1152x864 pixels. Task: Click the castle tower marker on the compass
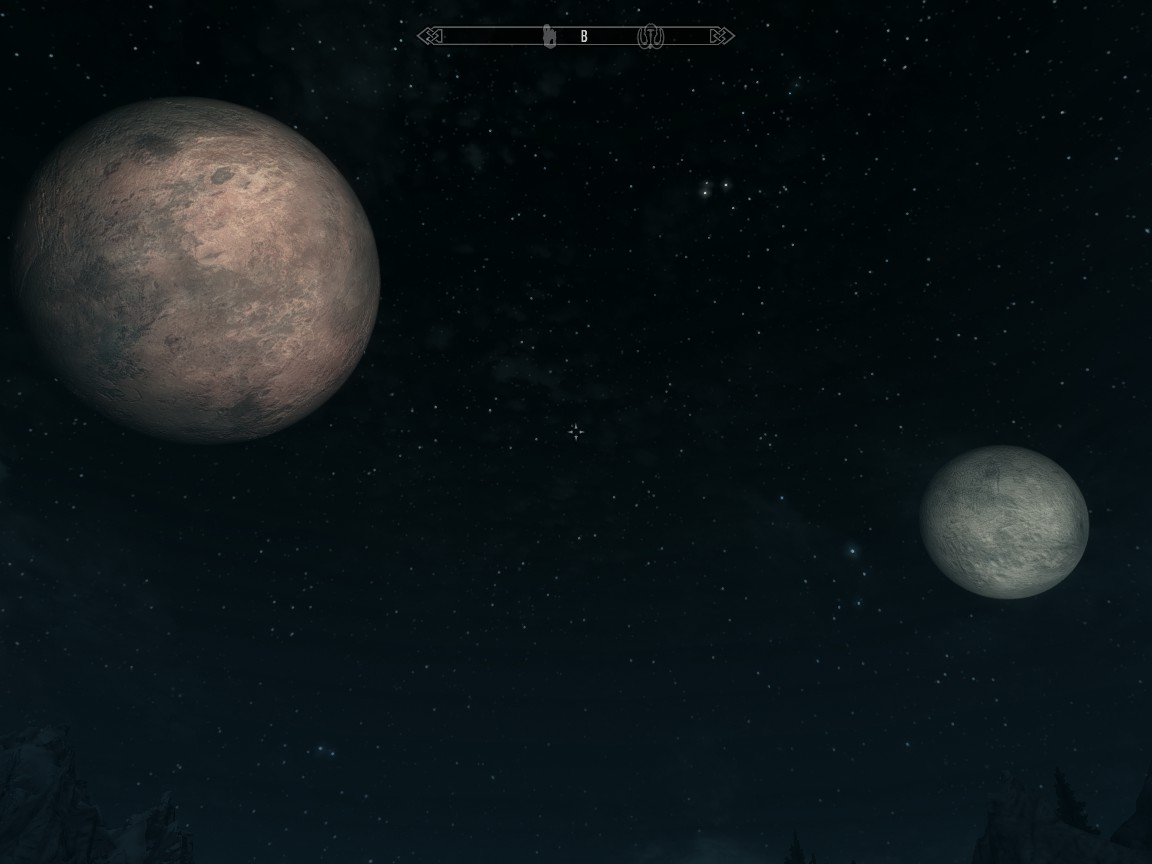pyautogui.click(x=548, y=37)
